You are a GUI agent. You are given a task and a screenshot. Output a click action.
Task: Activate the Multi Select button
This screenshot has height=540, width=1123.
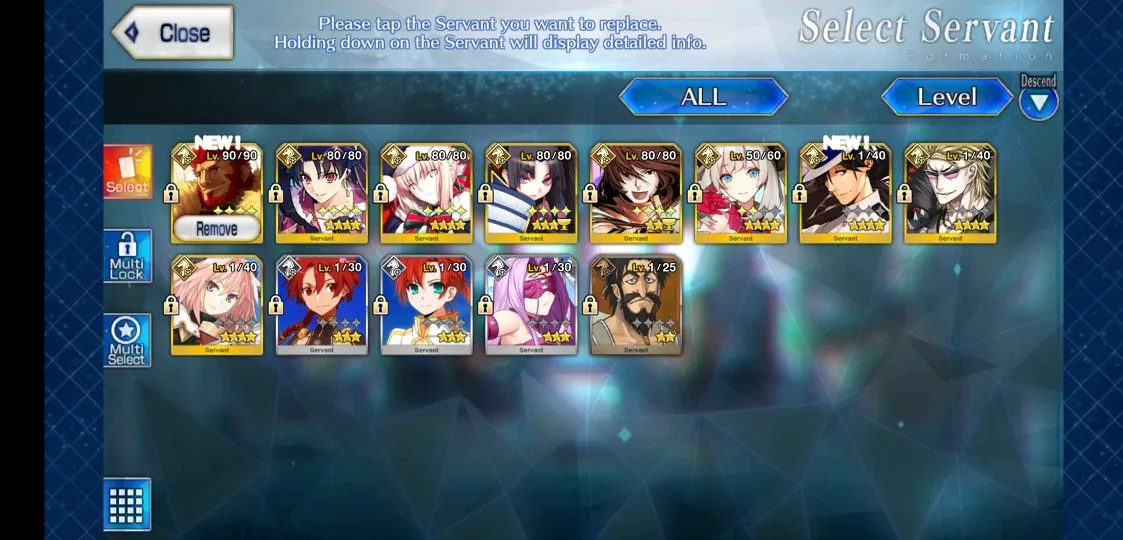pyautogui.click(x=127, y=341)
